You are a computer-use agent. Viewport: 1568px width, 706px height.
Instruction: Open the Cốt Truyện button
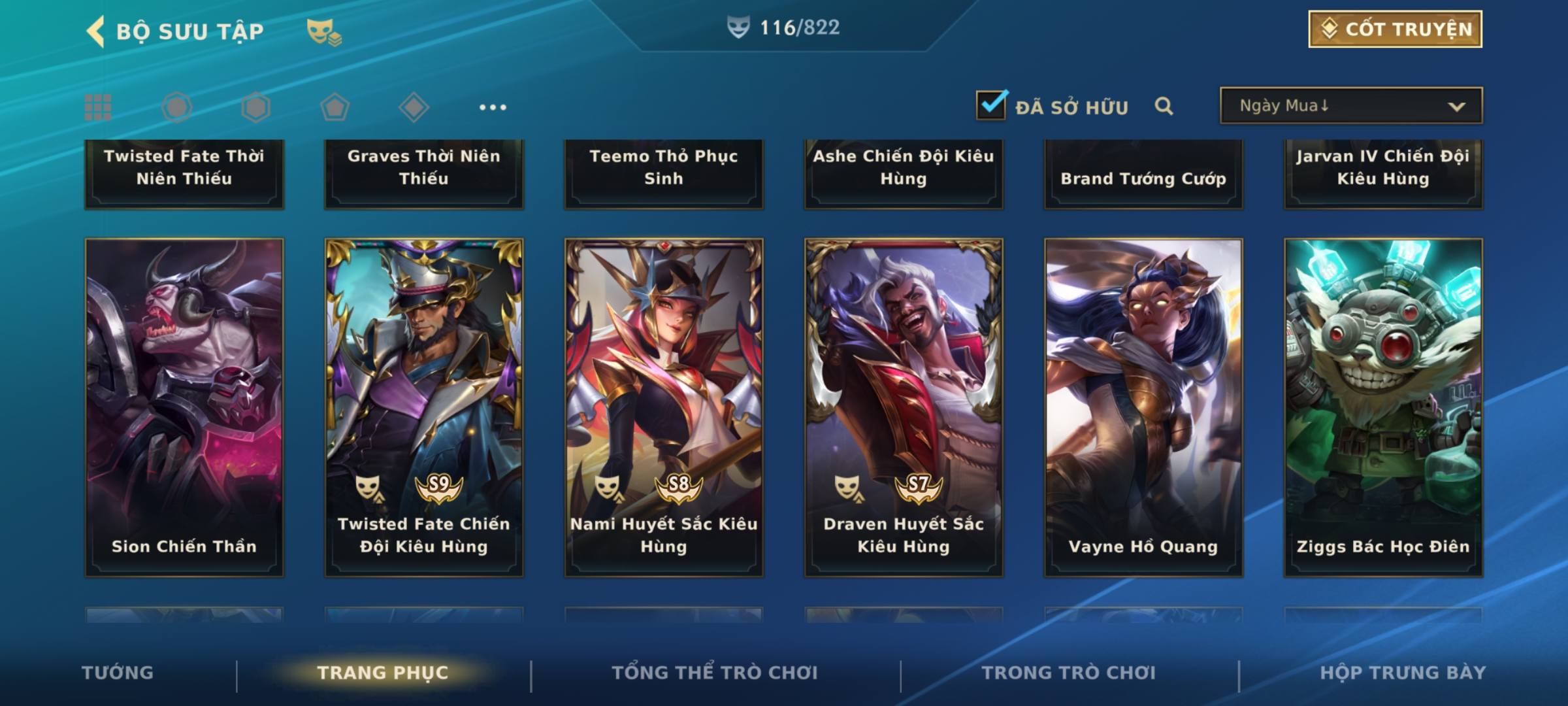[x=1395, y=29]
